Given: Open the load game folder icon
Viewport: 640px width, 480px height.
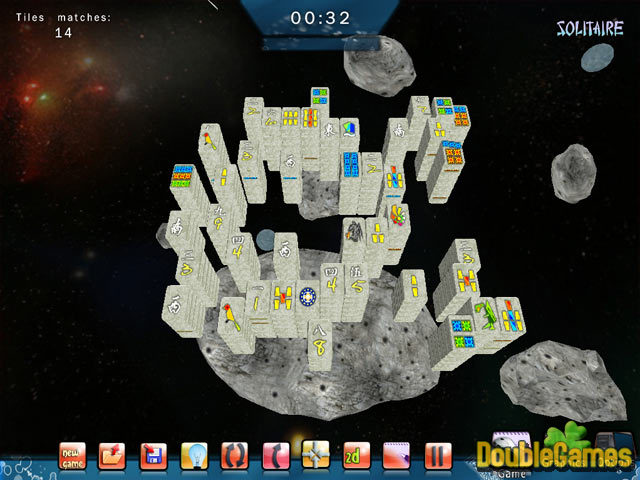Looking at the screenshot, I should click(x=113, y=455).
